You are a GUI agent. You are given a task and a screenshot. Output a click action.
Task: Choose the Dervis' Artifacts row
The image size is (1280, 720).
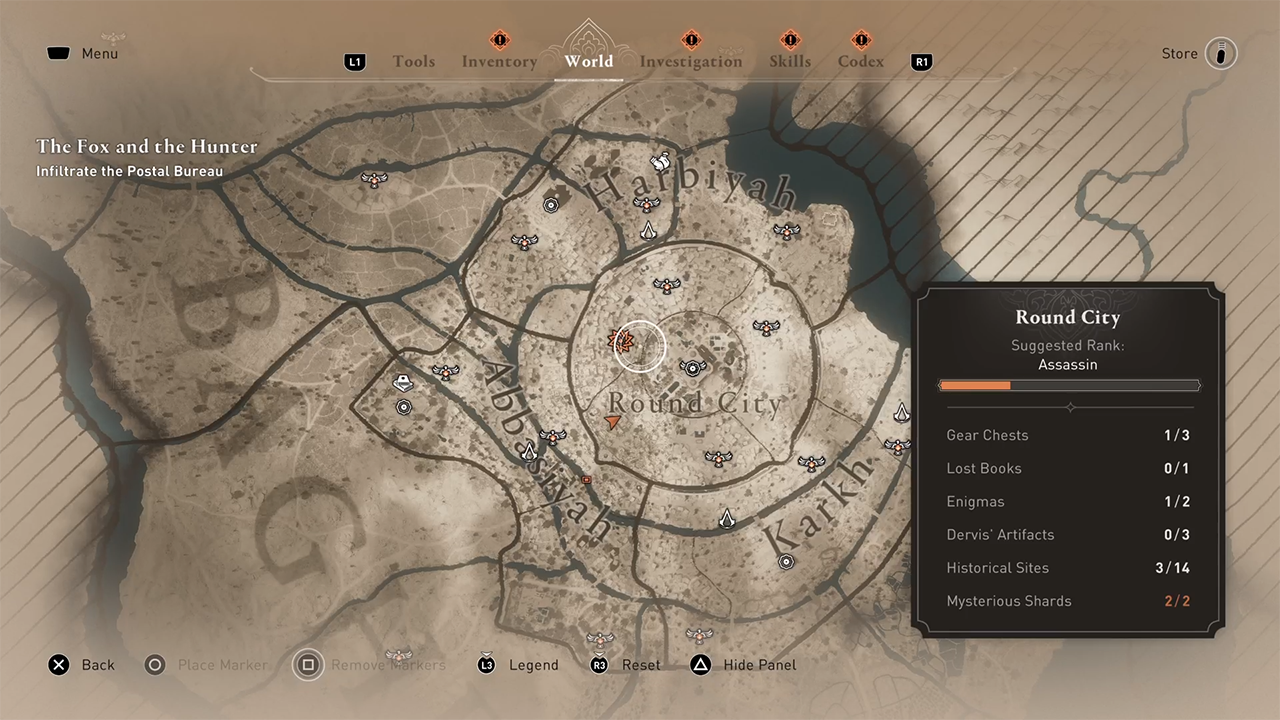coord(1068,535)
